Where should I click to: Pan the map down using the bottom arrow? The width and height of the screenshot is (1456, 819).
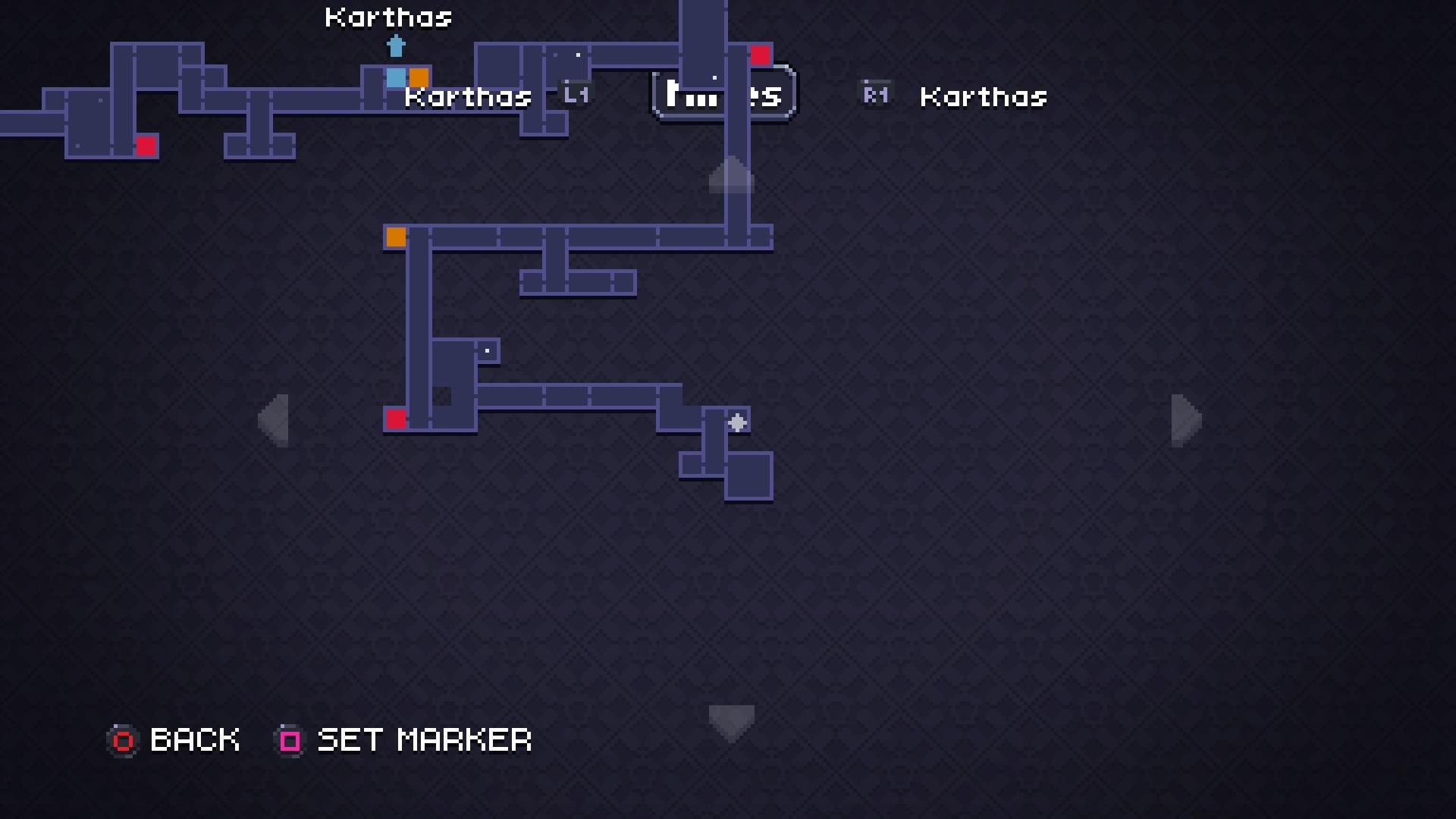click(730, 720)
